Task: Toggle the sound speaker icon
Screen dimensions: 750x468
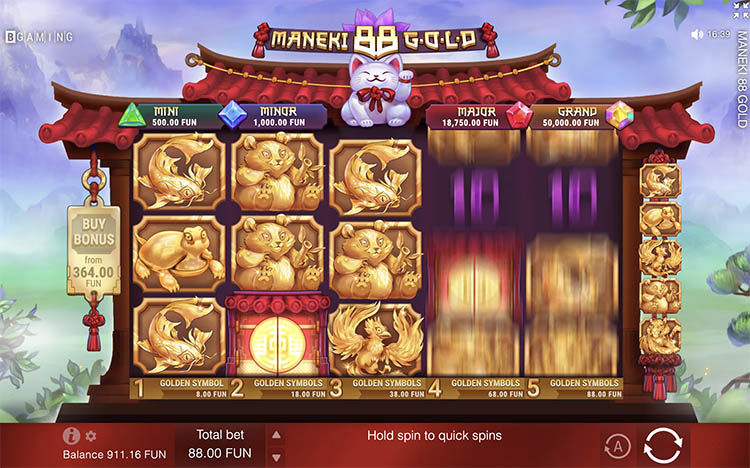Action: [697, 34]
